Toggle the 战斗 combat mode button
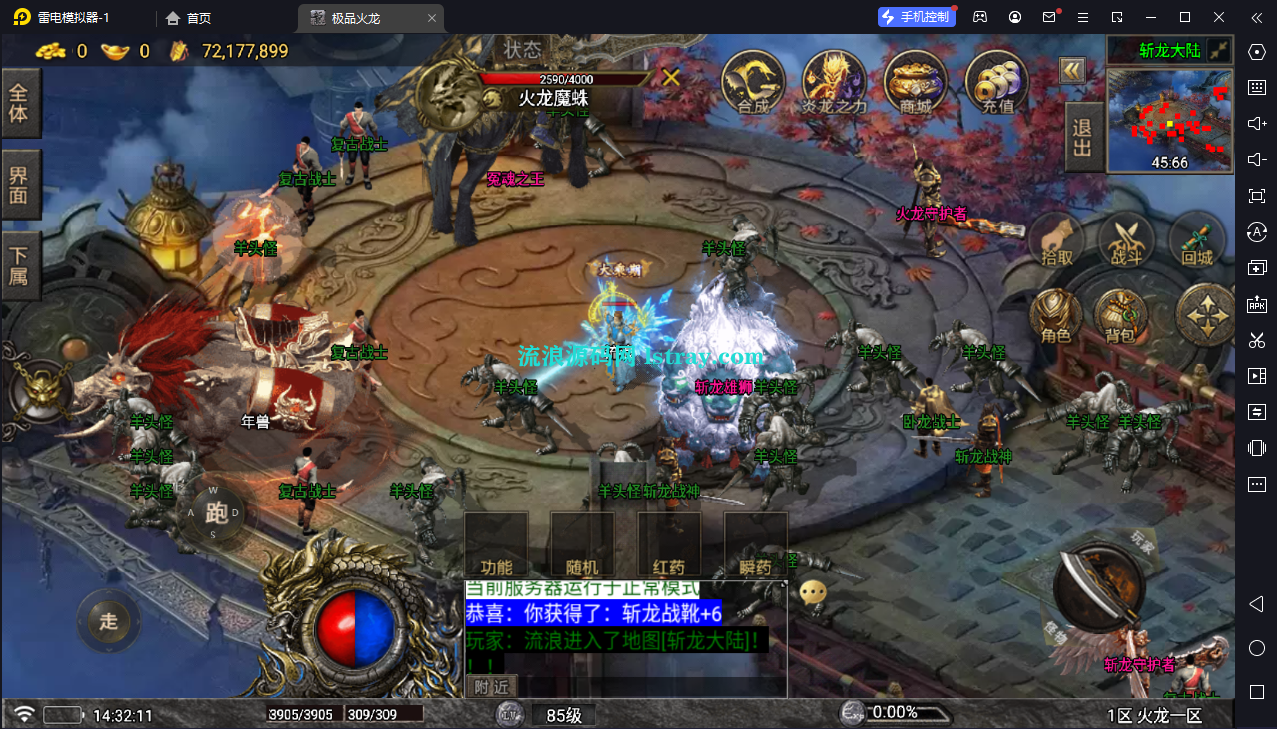 (x=1126, y=242)
